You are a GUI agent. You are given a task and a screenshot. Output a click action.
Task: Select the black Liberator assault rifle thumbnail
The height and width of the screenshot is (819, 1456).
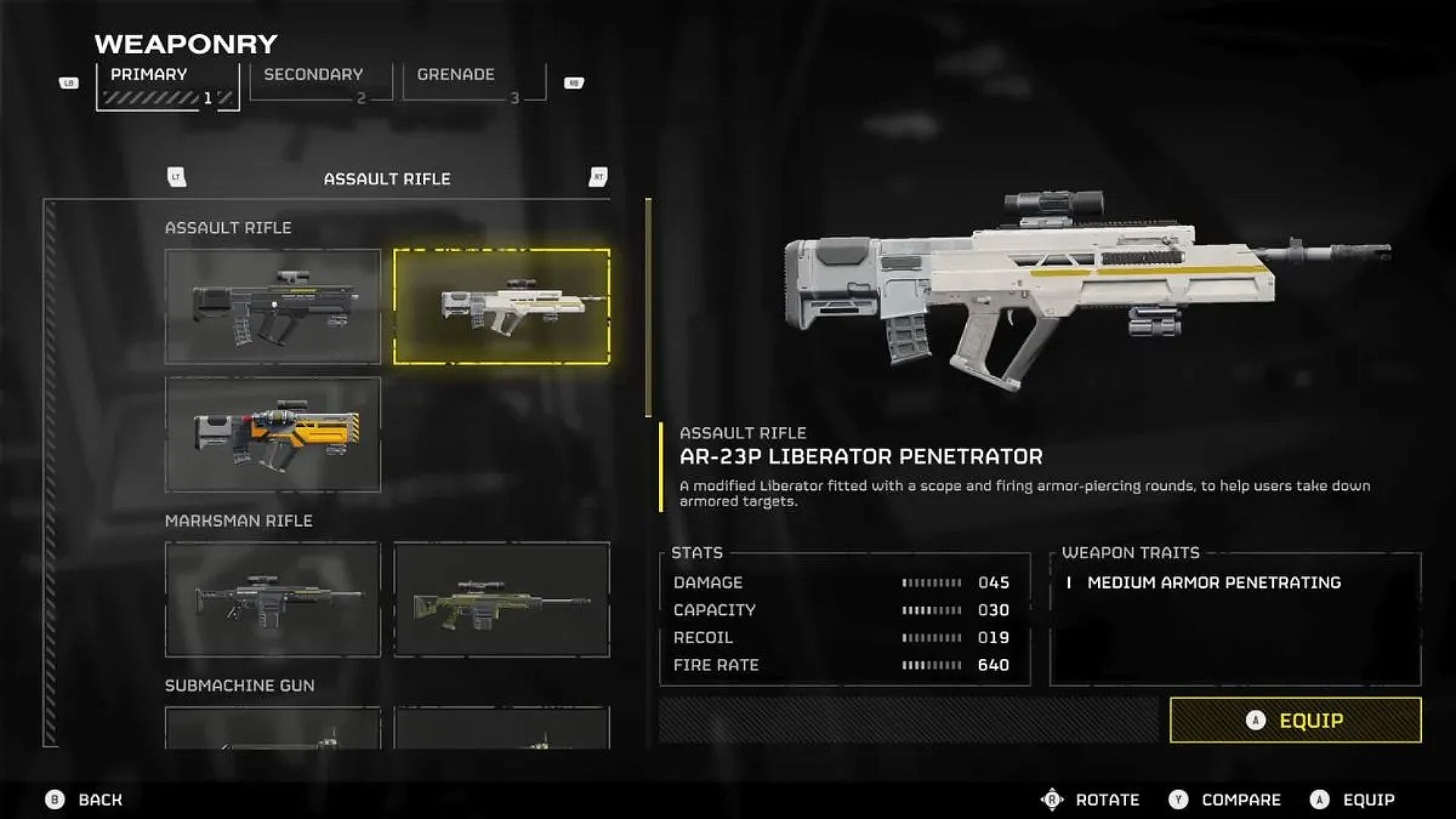click(x=273, y=307)
